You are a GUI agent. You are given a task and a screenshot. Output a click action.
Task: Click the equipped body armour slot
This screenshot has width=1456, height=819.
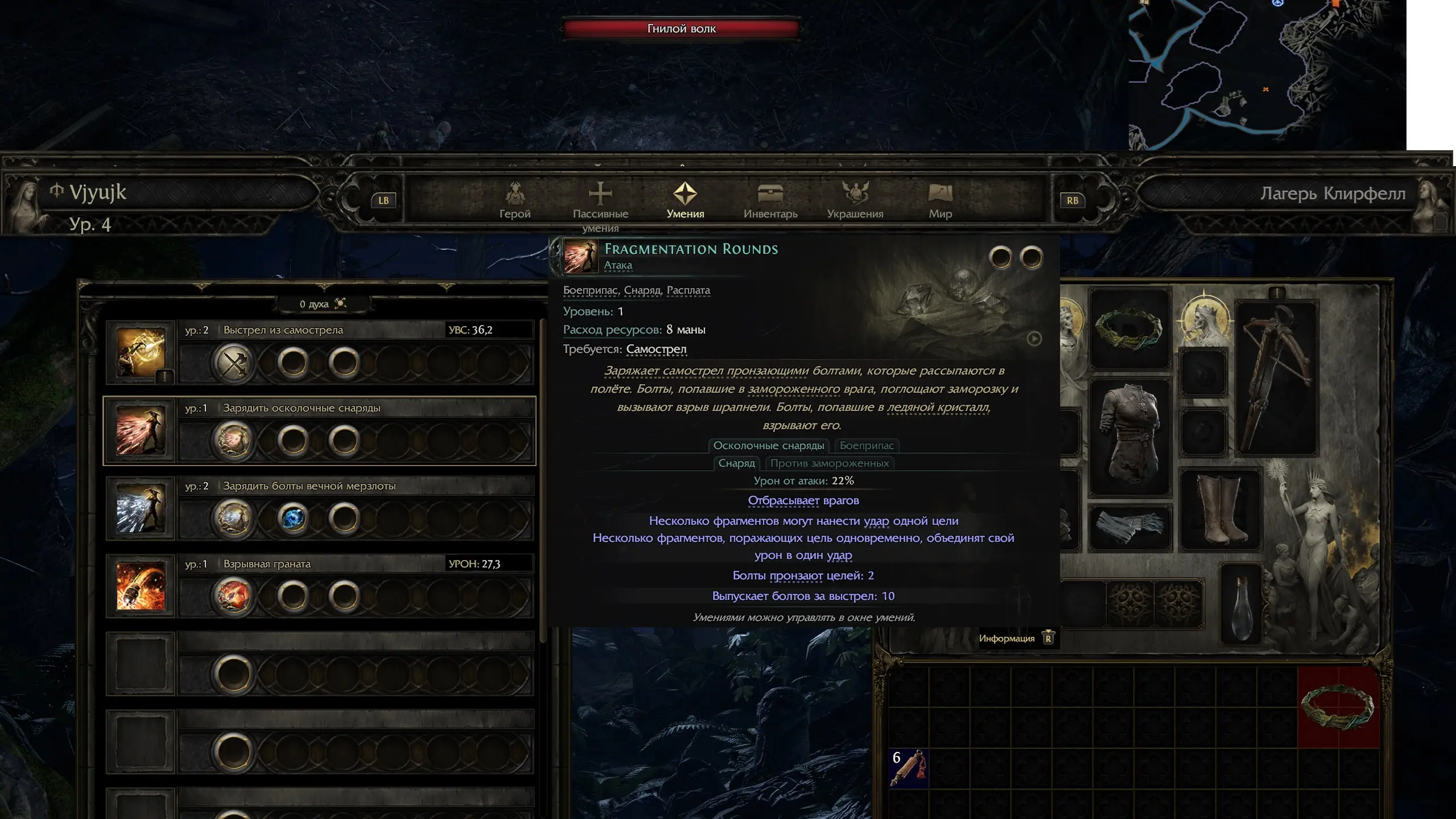coord(1129,435)
